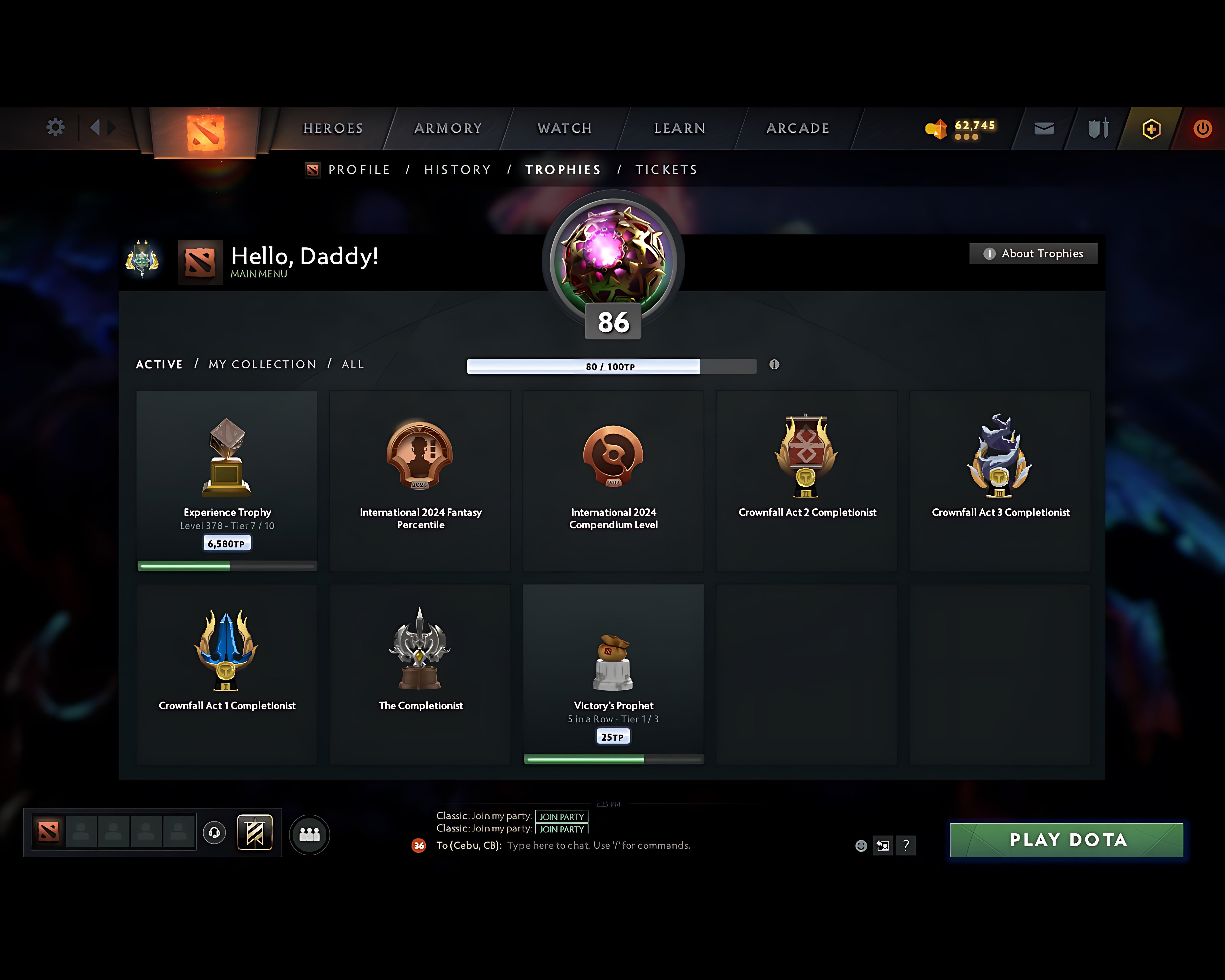The width and height of the screenshot is (1225, 980).
Task: Switch to the MY COLLECTION tab
Action: (x=262, y=364)
